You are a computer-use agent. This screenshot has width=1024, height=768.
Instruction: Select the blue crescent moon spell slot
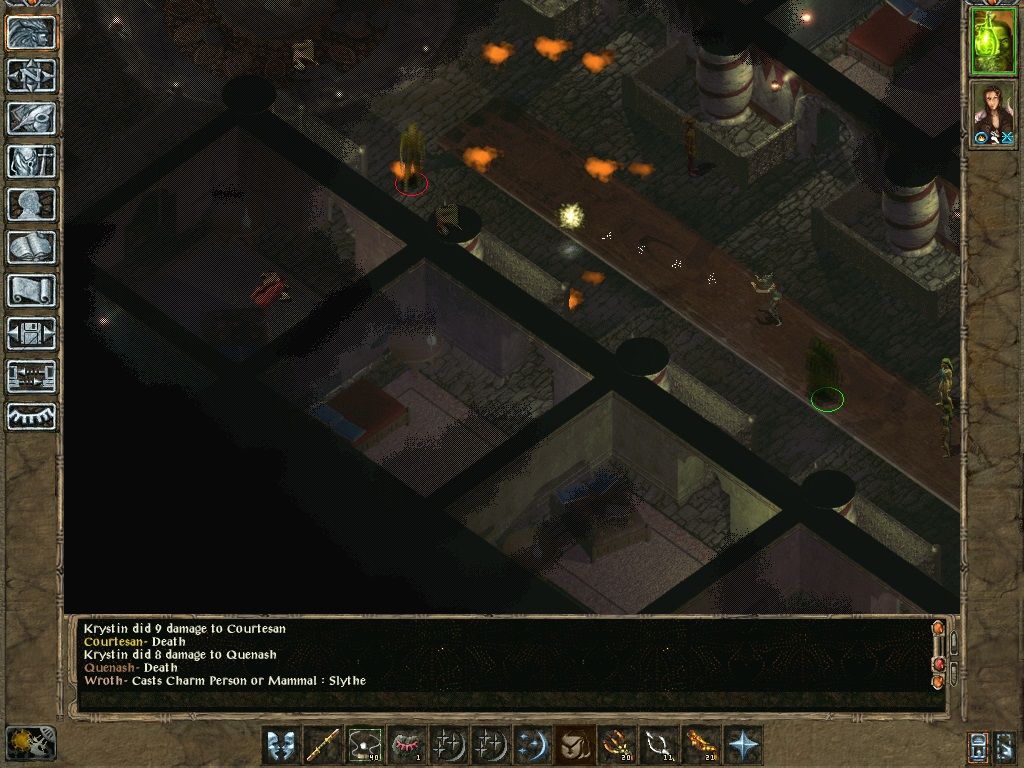click(531, 746)
